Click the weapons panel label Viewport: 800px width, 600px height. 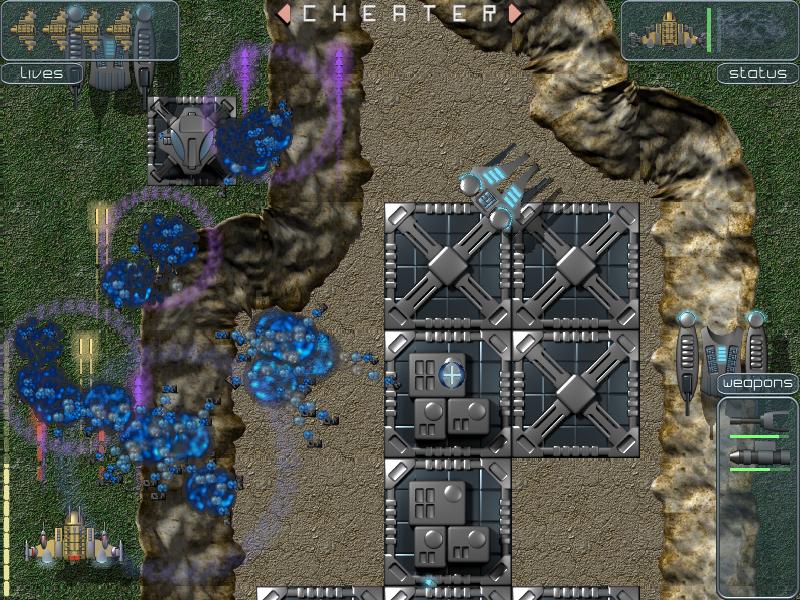tap(757, 384)
